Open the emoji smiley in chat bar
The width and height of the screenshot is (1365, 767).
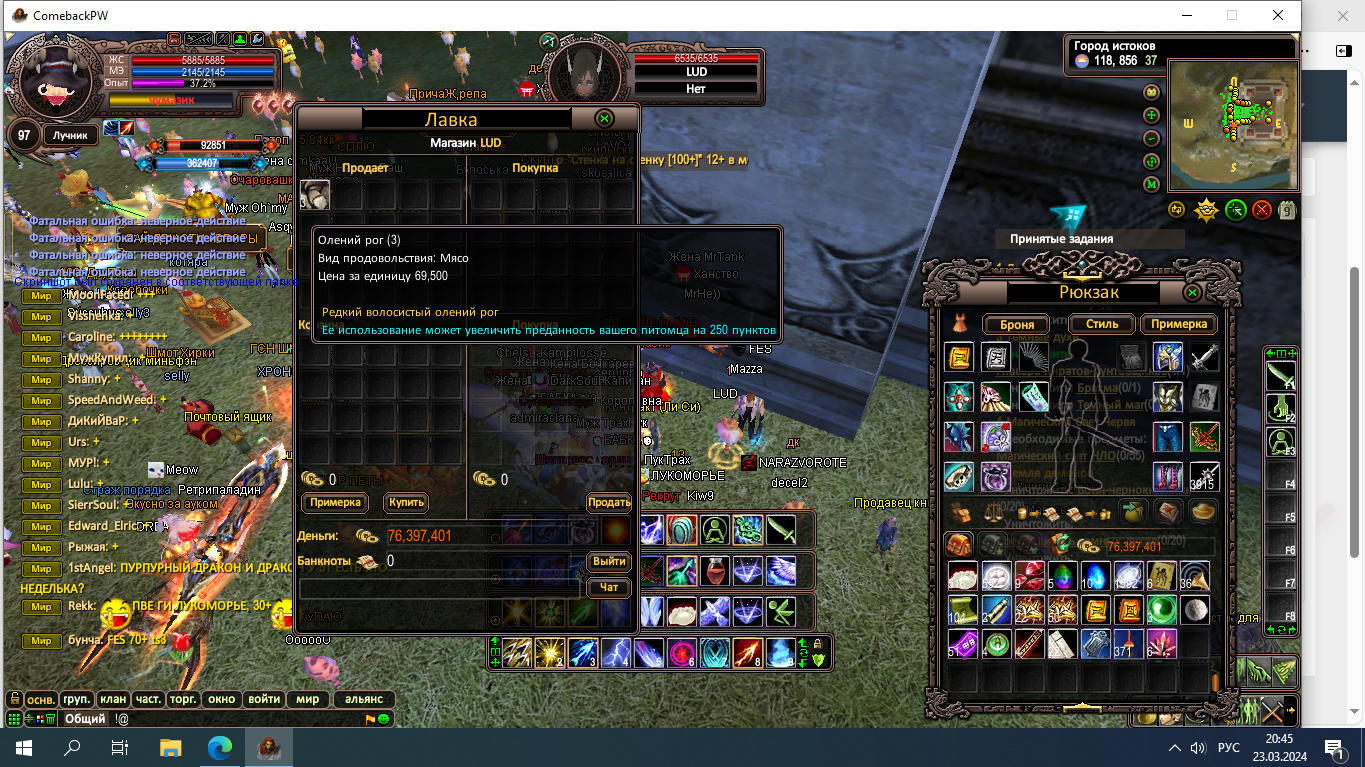point(384,719)
